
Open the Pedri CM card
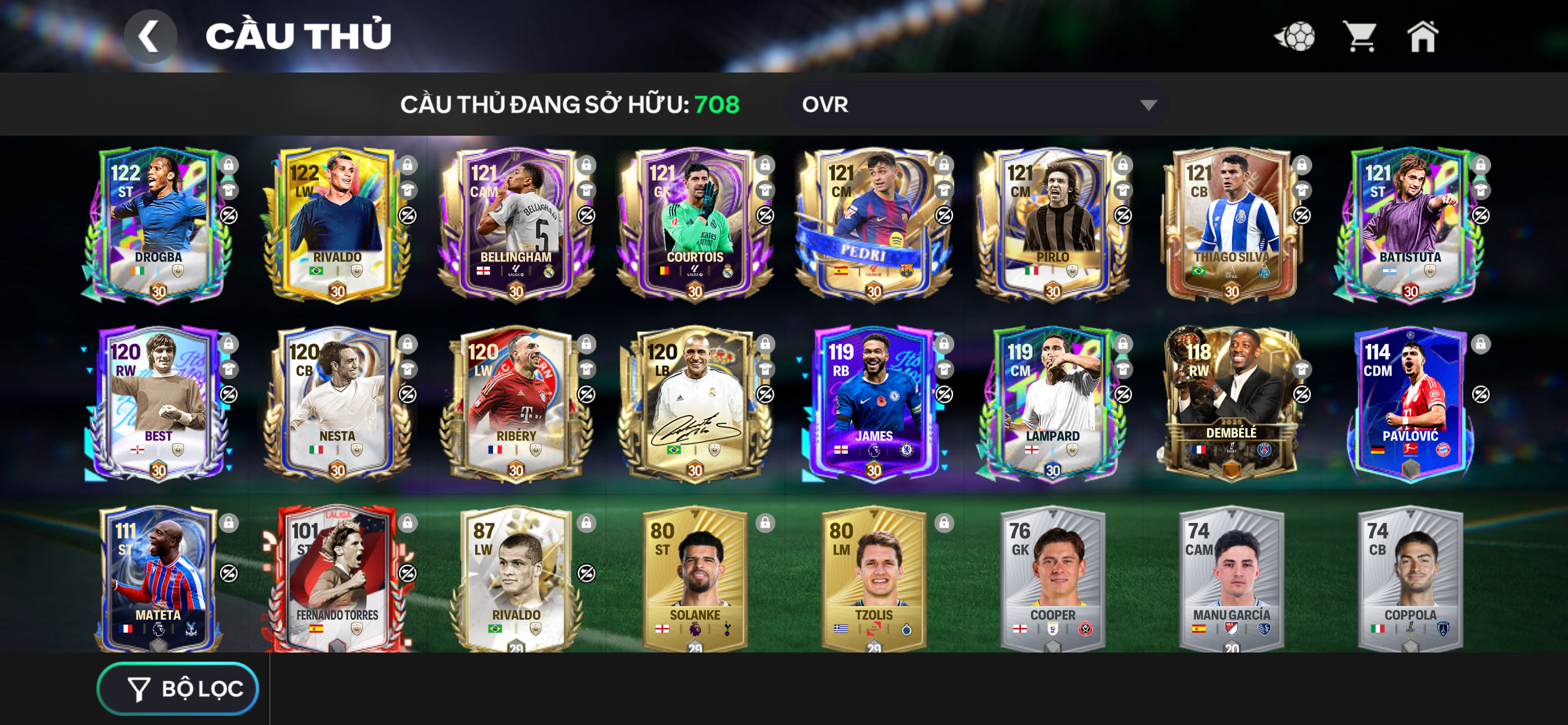(x=873, y=224)
